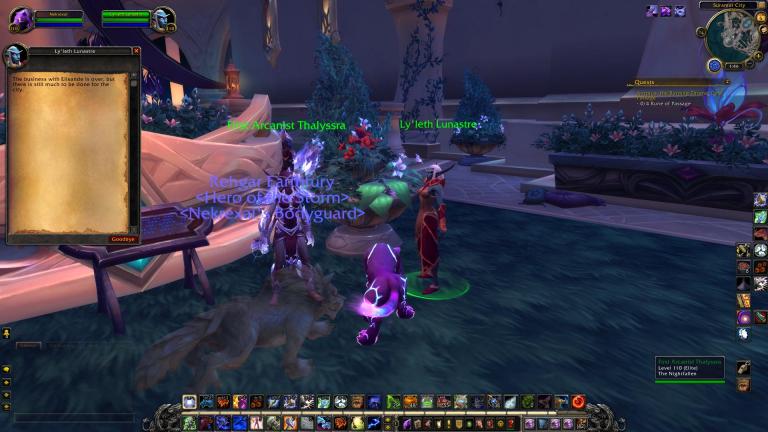Screen dimensions: 768x432
Task: Activate the first action bar ability
Action: coord(189,402)
